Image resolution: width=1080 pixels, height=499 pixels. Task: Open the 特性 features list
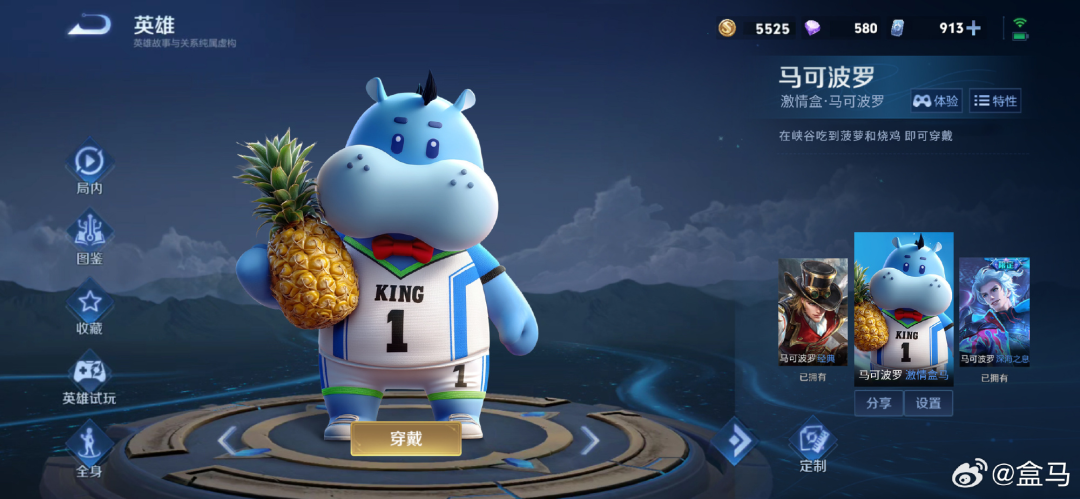994,101
